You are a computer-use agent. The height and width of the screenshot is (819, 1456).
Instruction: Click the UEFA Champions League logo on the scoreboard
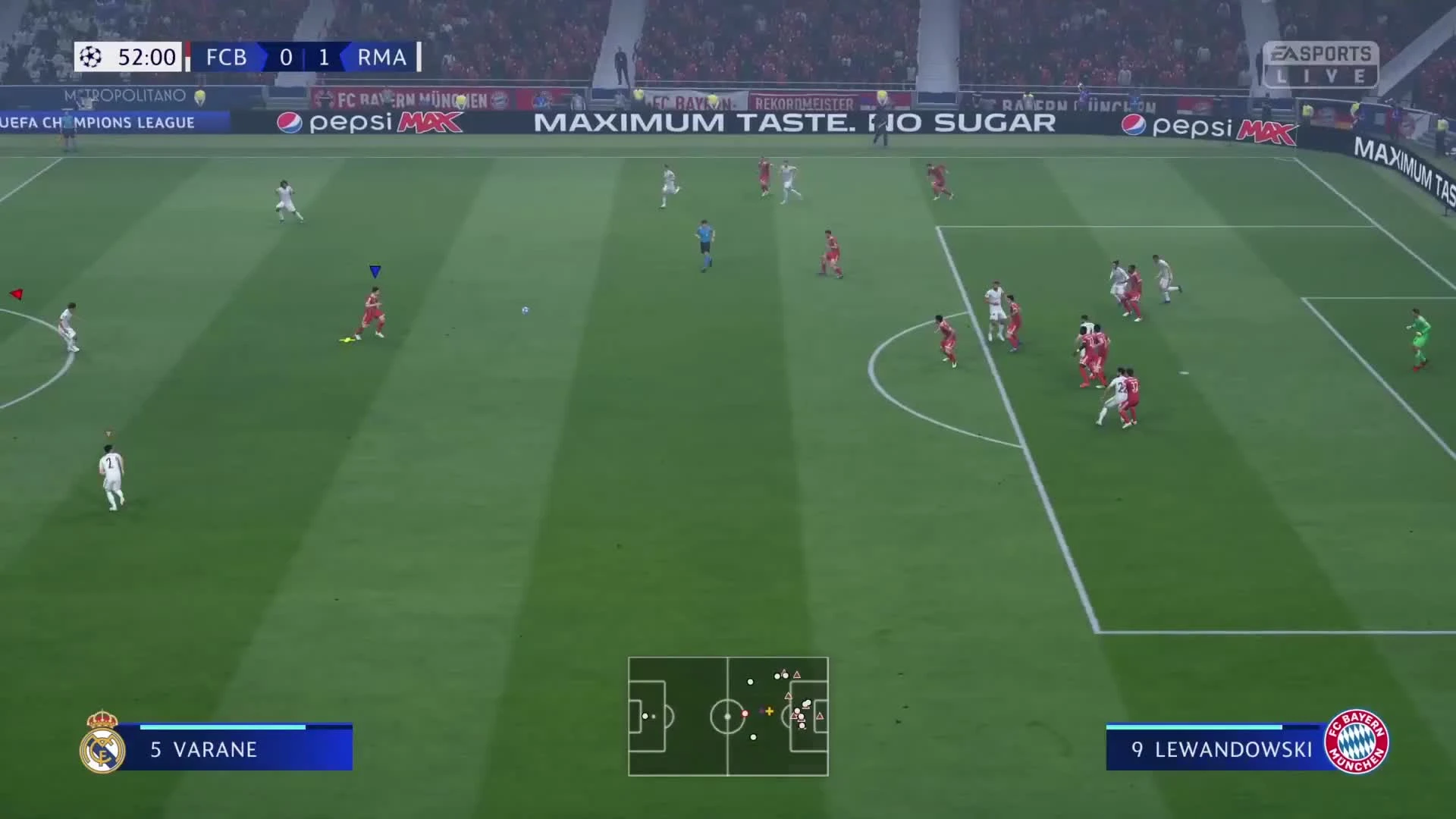click(x=89, y=57)
